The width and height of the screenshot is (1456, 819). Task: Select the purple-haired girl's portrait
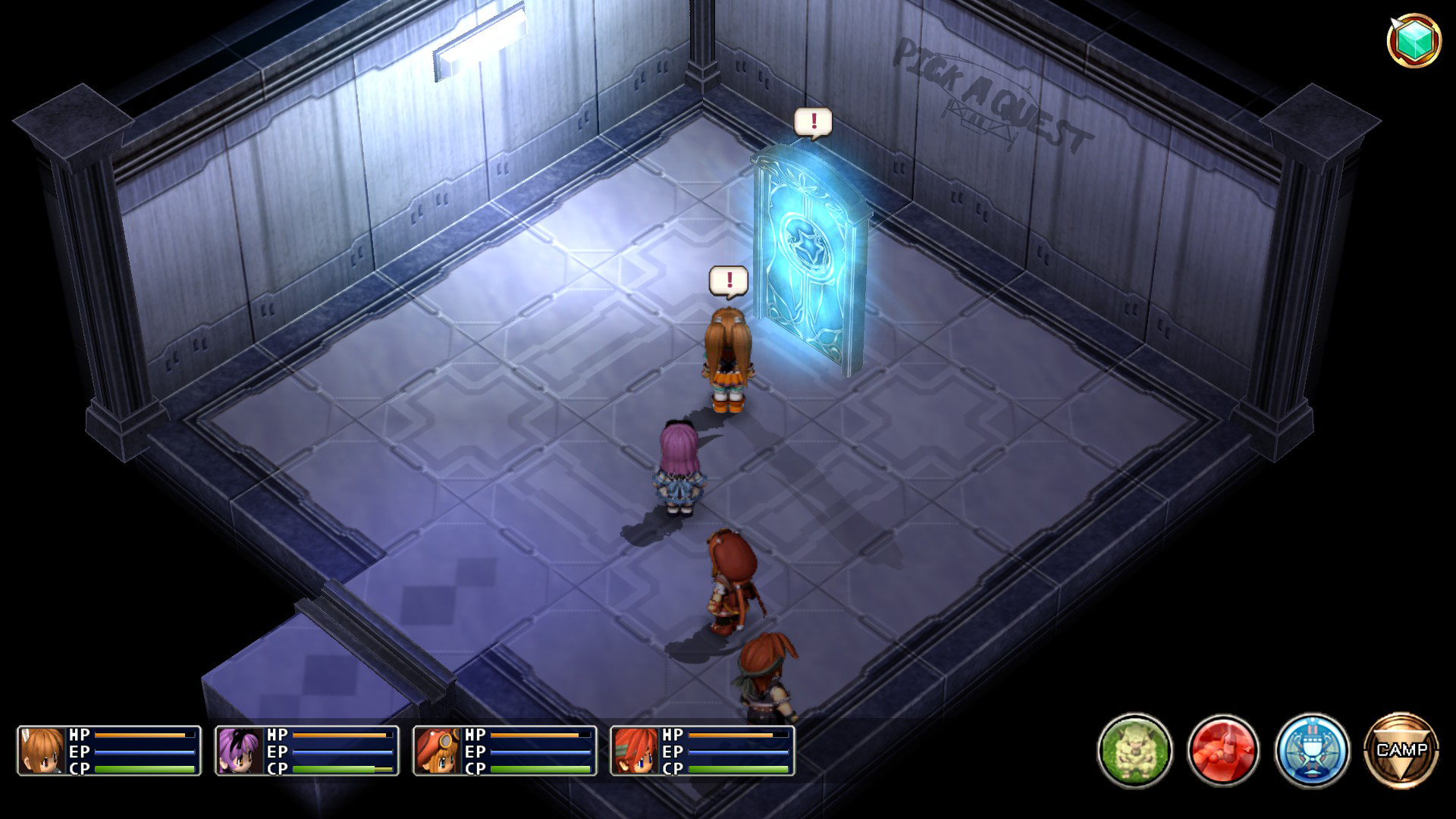[x=240, y=751]
